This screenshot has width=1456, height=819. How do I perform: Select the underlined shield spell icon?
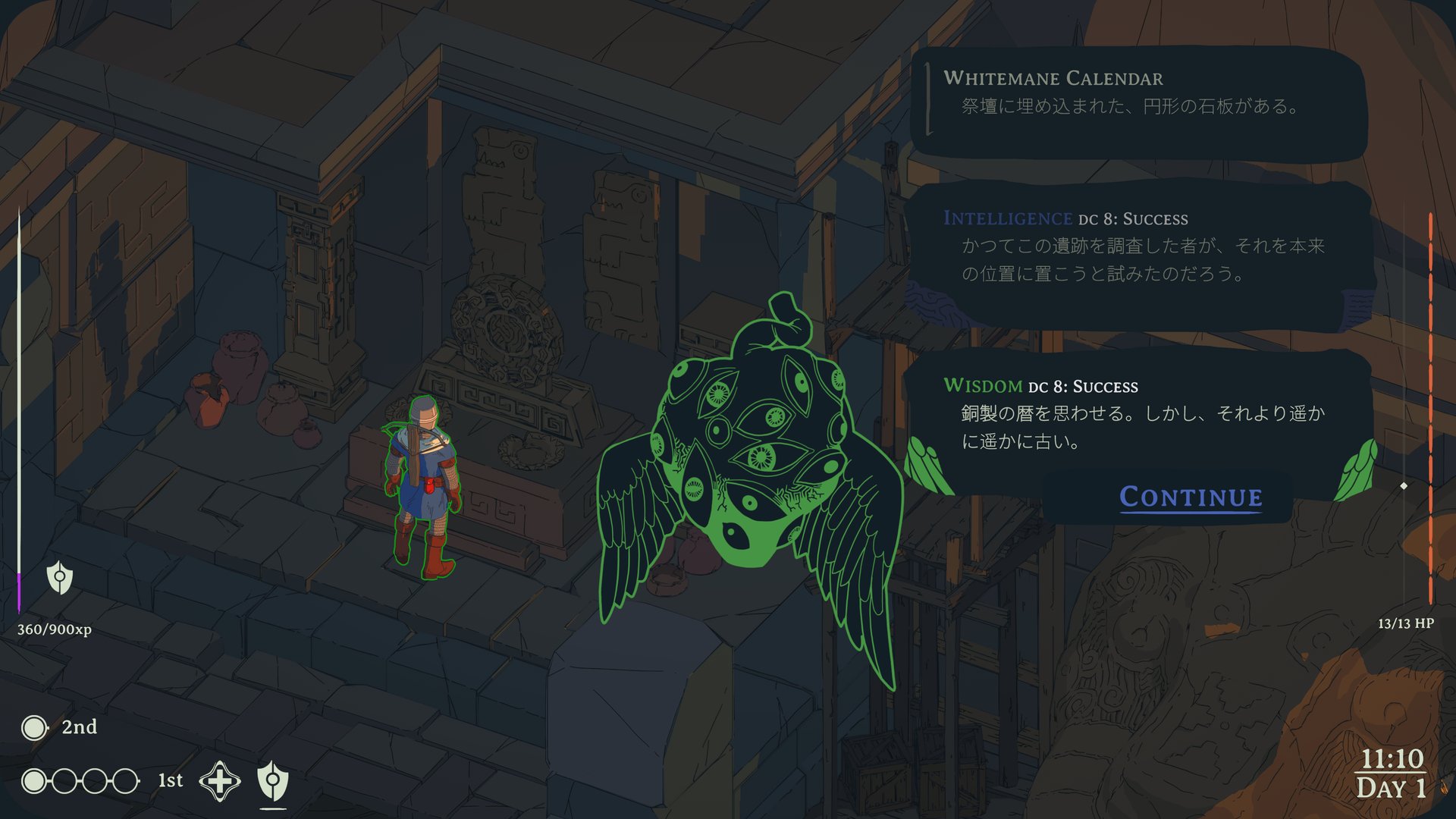tap(273, 780)
